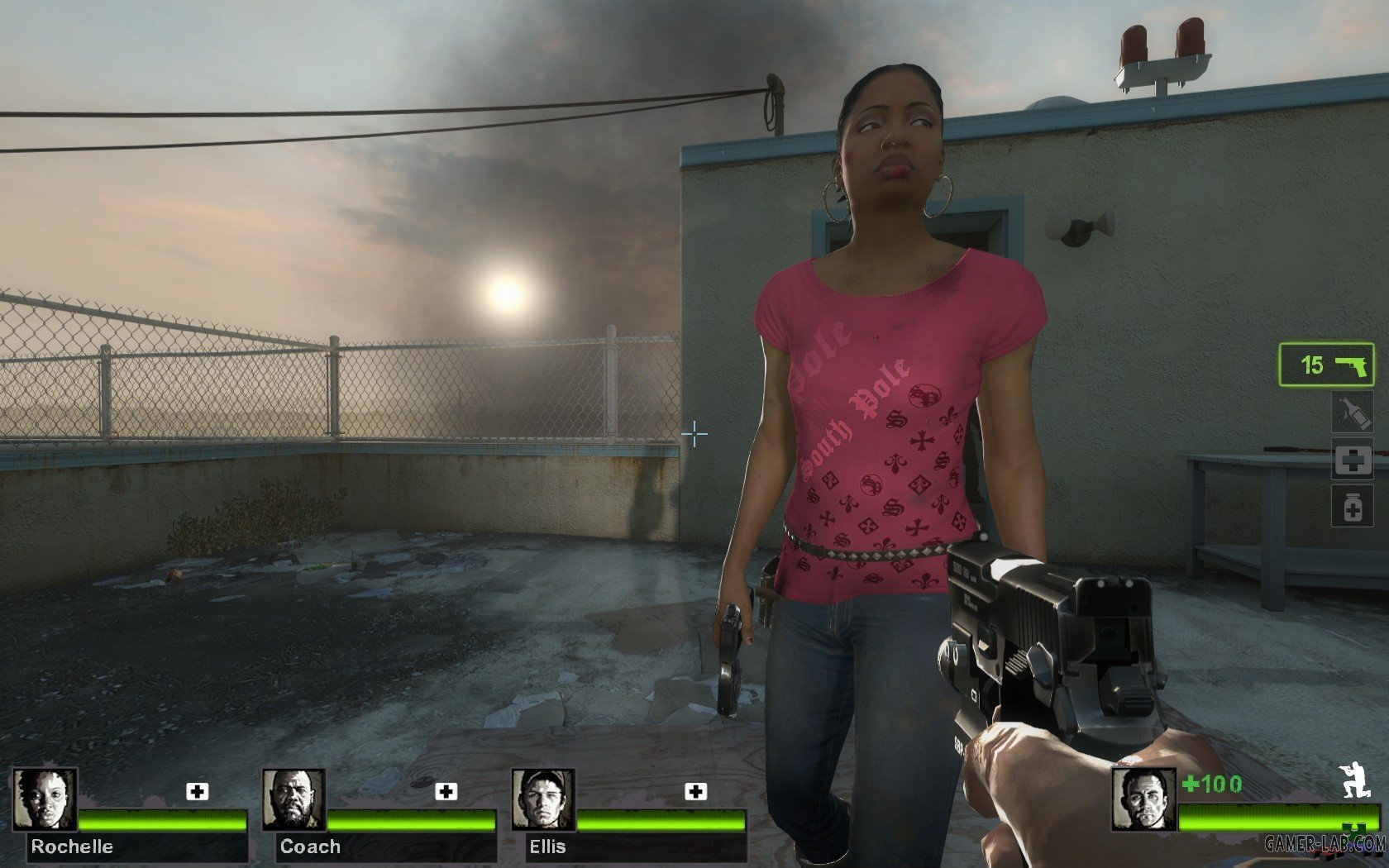
Task: Click Rochelle's teammate portrait
Action: pos(45,799)
